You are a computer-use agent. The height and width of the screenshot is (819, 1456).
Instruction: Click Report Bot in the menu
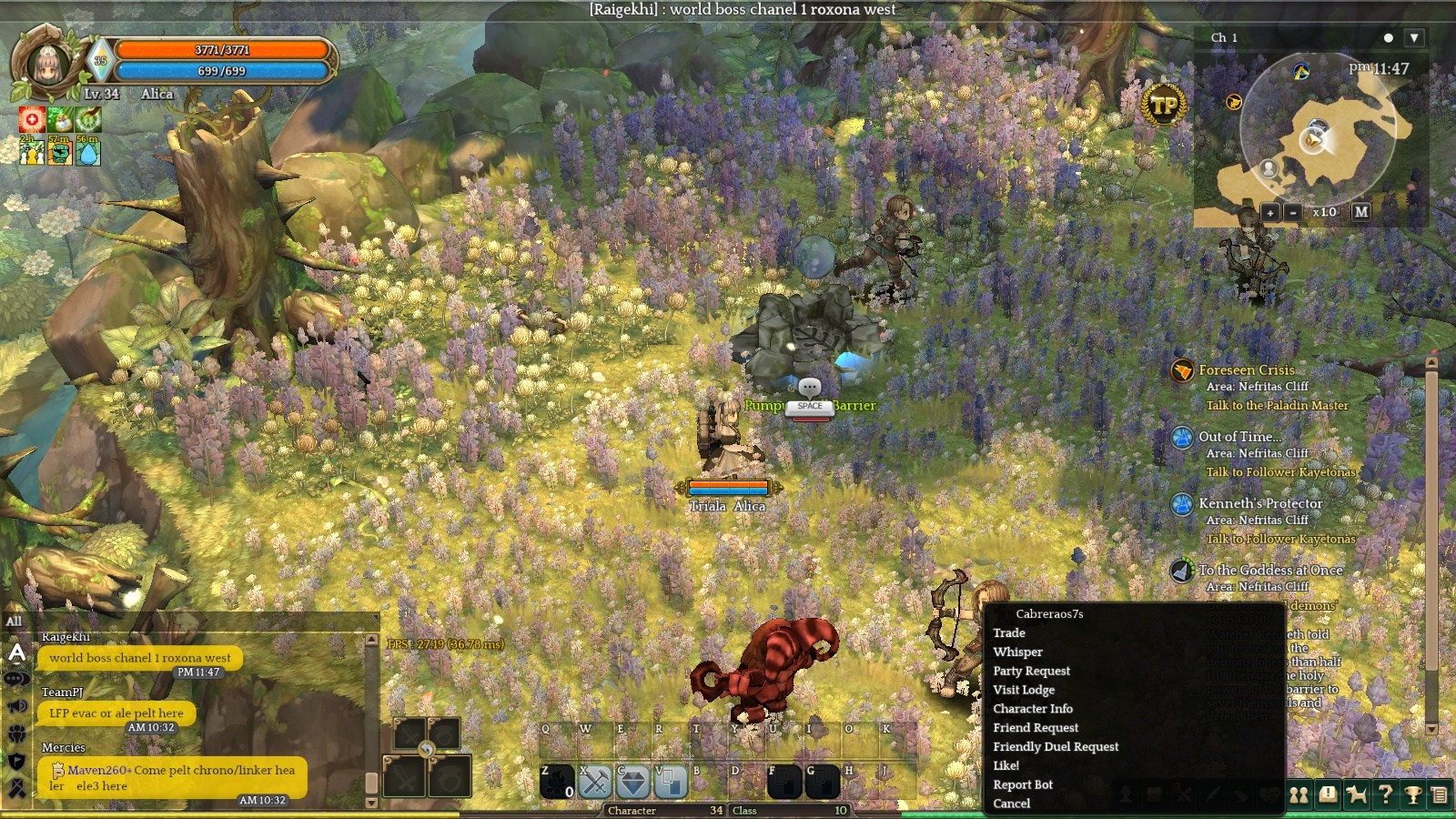(x=1023, y=785)
